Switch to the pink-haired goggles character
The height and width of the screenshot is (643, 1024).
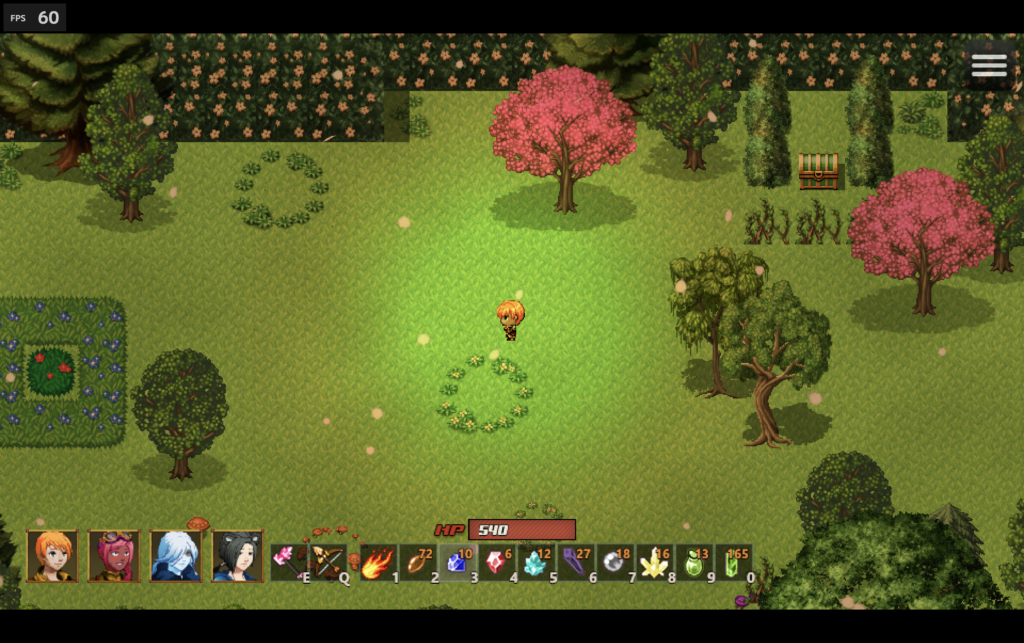tap(114, 556)
